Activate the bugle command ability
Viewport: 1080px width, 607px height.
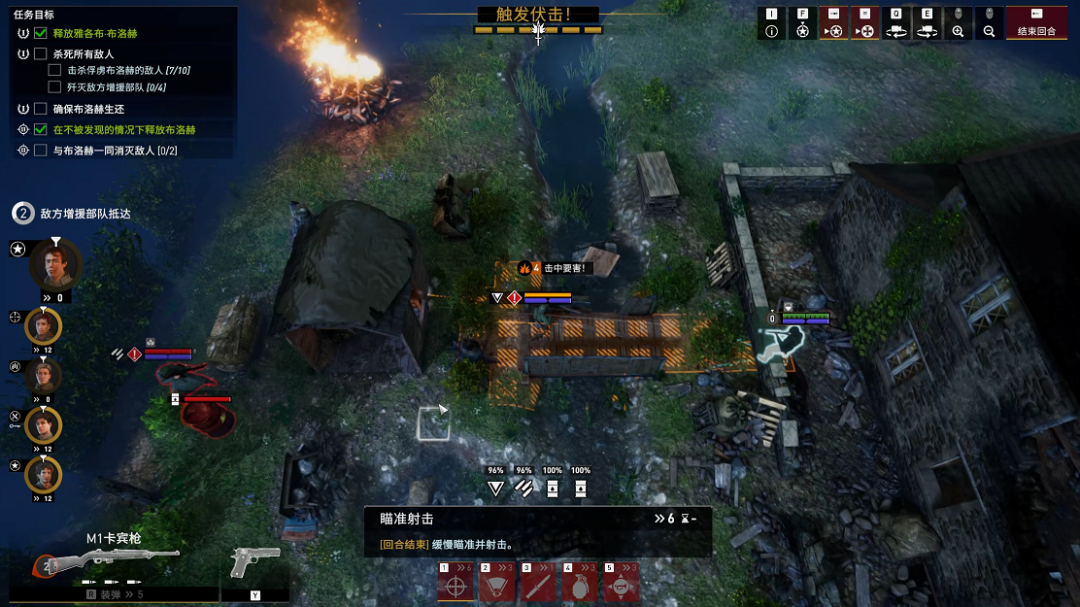(622, 584)
